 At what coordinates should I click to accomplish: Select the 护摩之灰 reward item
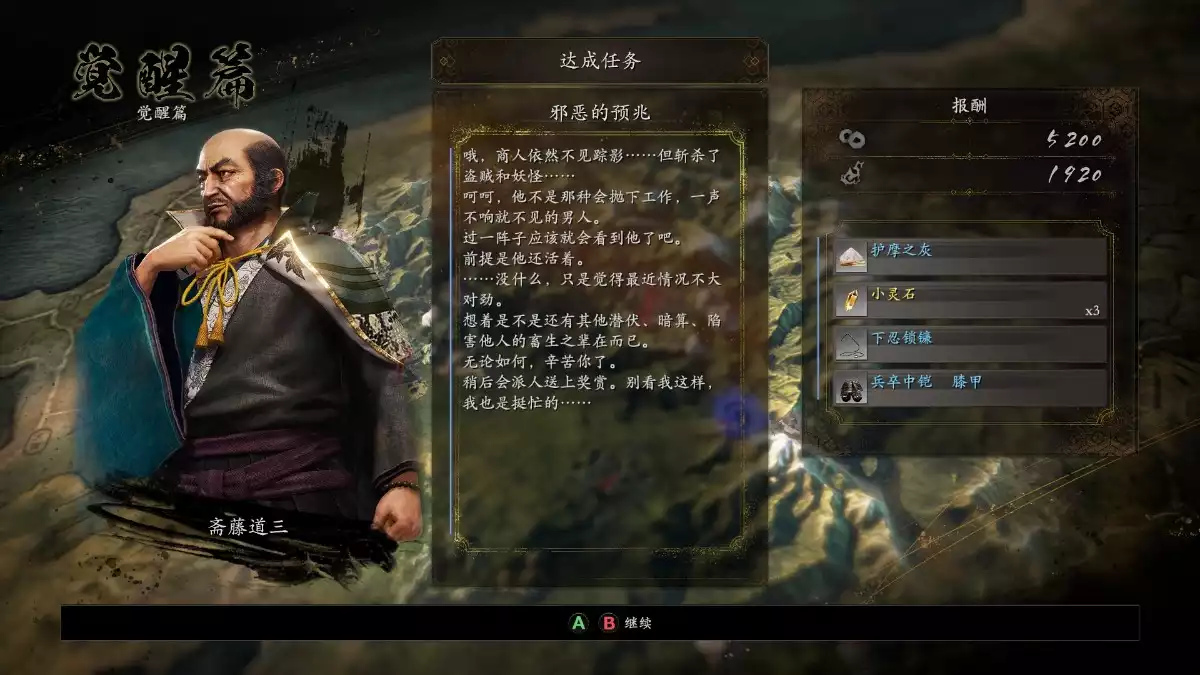970,256
